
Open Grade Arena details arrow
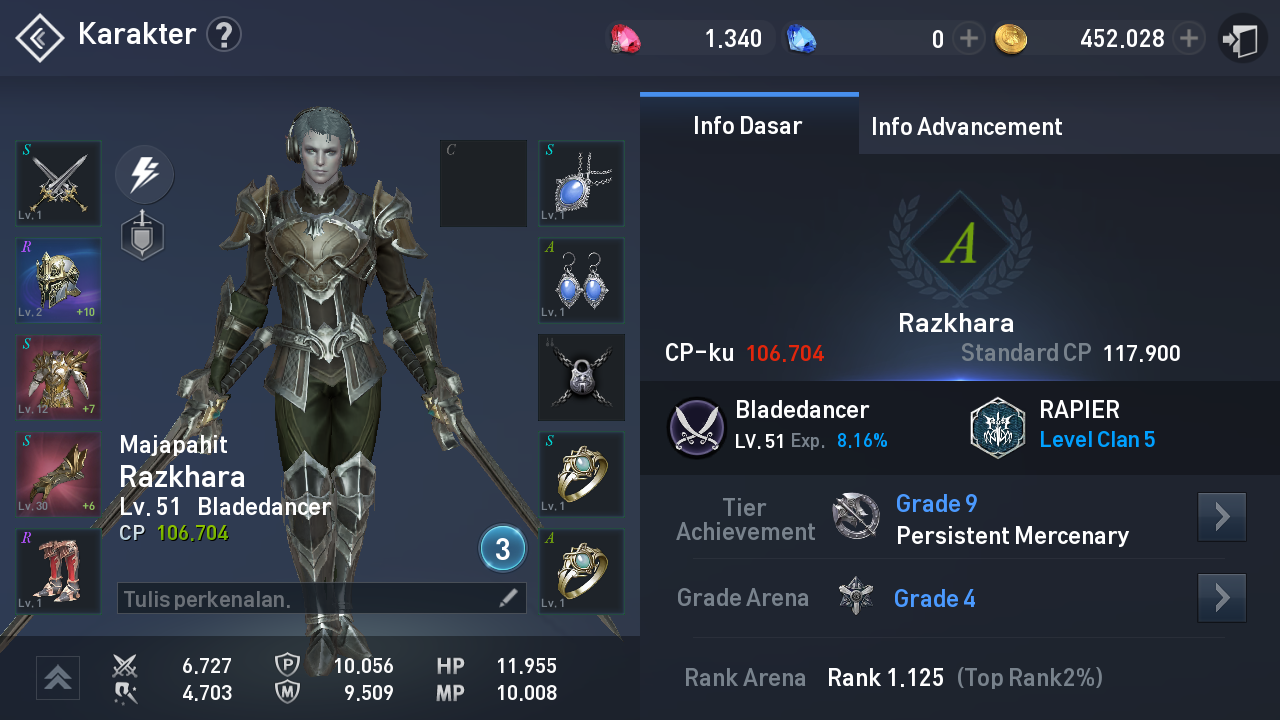point(1221,598)
